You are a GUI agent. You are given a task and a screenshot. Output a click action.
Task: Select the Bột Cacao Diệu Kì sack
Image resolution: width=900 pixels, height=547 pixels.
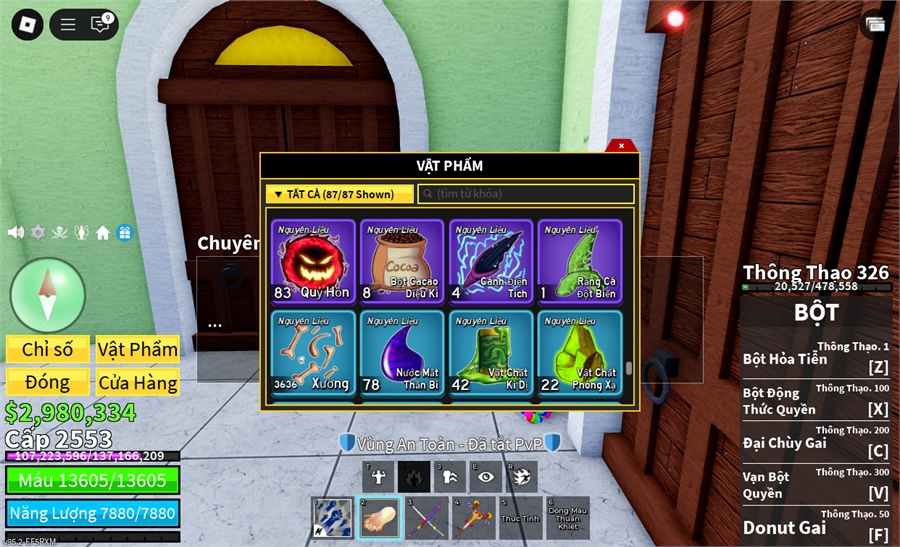[x=401, y=262]
